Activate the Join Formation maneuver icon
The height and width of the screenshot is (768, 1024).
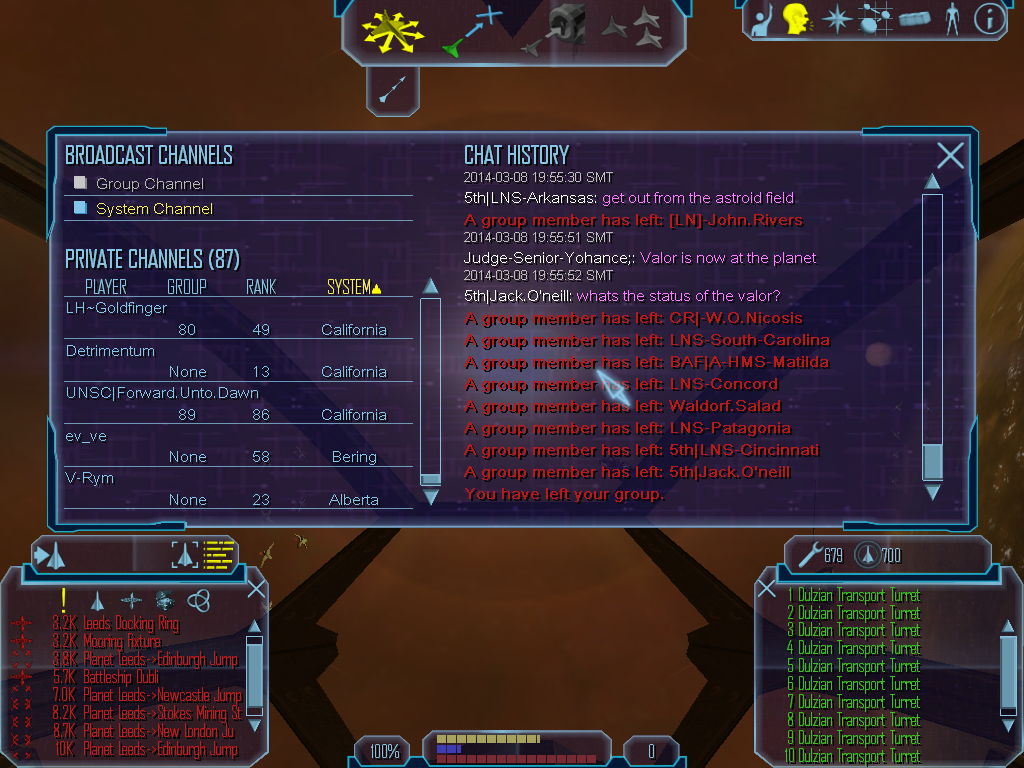click(633, 29)
